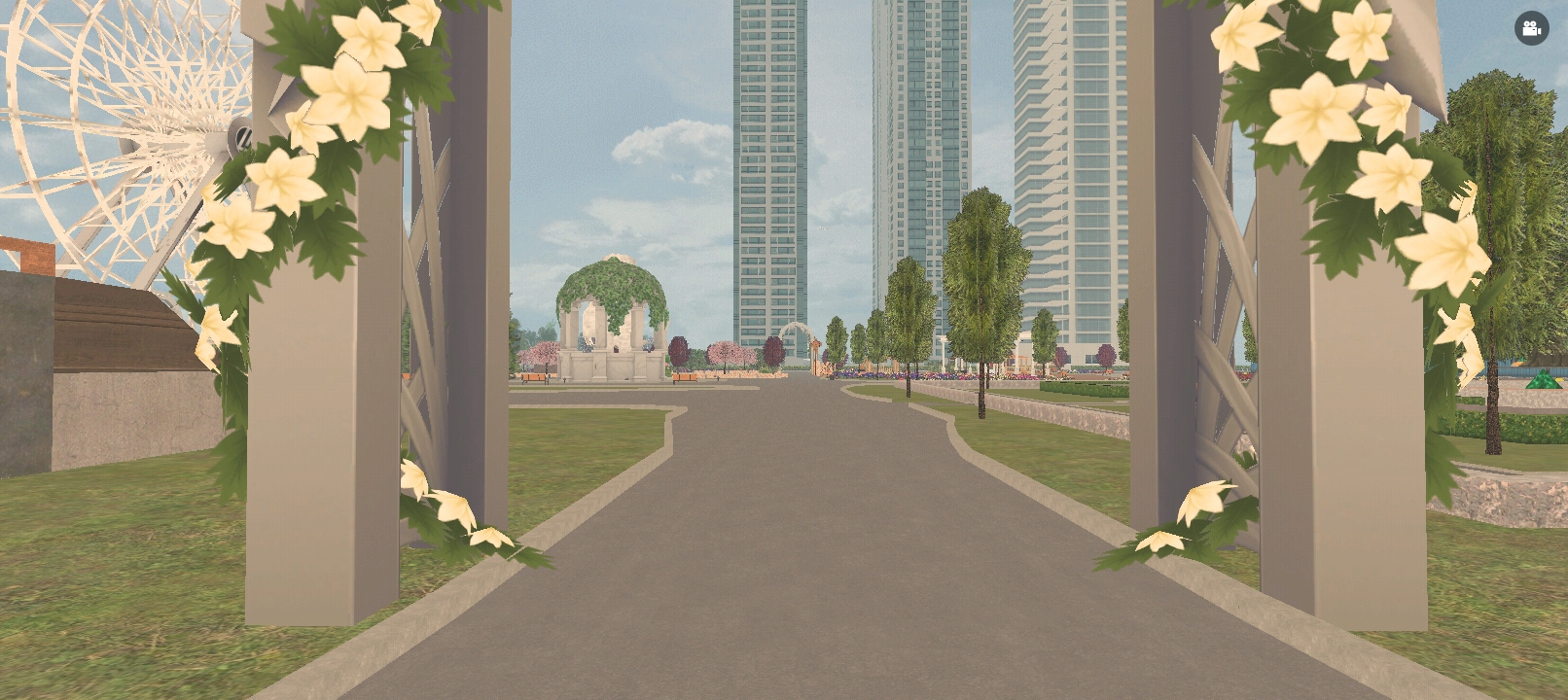Select the movie camera button in the sky

pos(1534,27)
